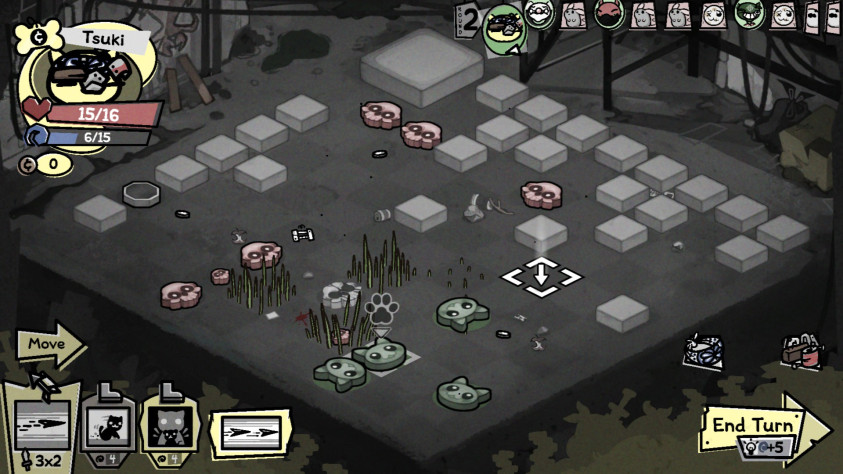Open the red toolbox item icon
The width and height of the screenshot is (843, 474).
801,352
